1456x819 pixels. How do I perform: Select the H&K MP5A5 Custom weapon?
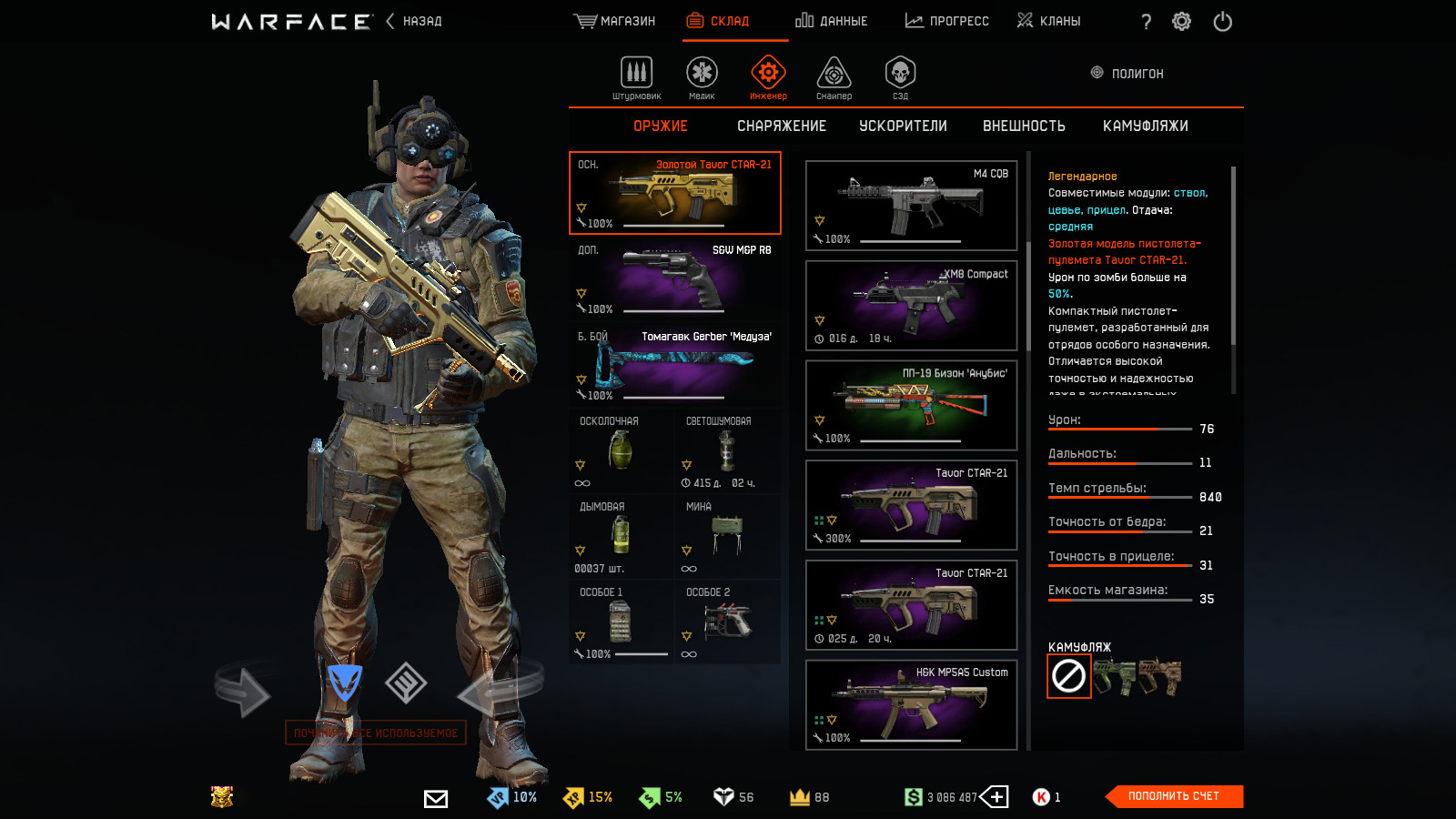[x=911, y=704]
